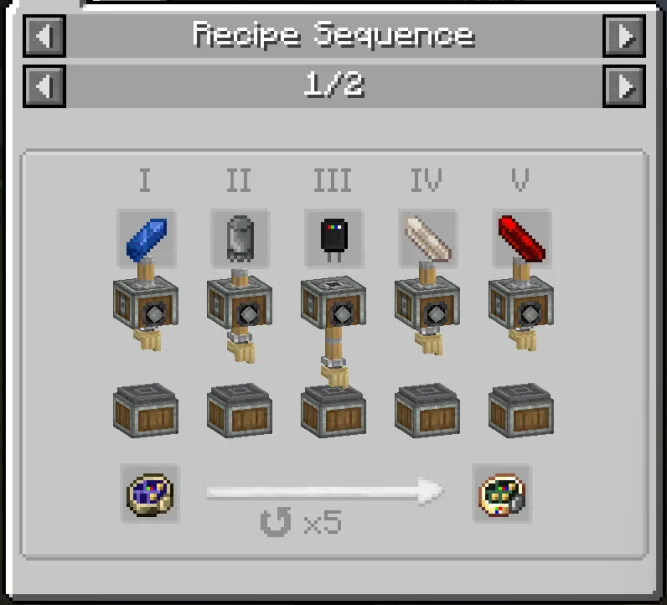
Task: Select the gray capacitor ingredient in step II
Action: (x=240, y=238)
